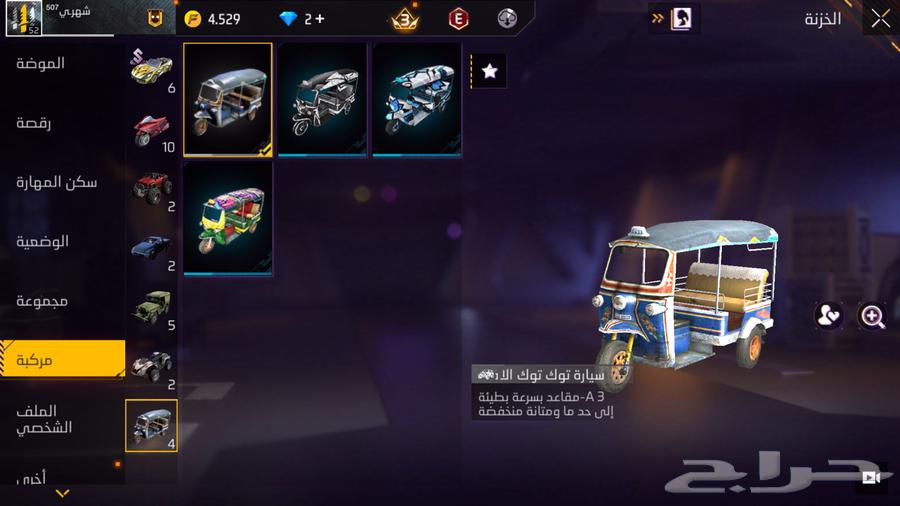Choose the green military jeep vehicle type

coord(152,306)
